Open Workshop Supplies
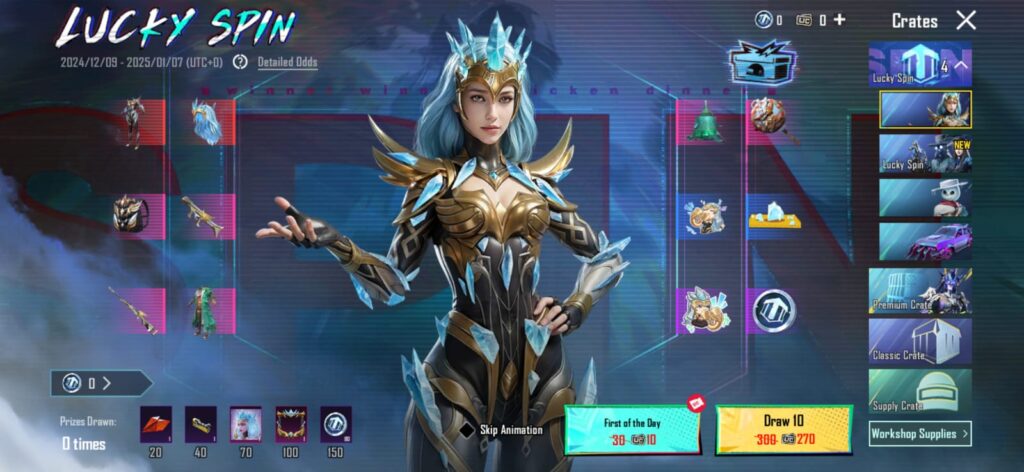Screen dimensions: 1024x472 click(x=919, y=433)
